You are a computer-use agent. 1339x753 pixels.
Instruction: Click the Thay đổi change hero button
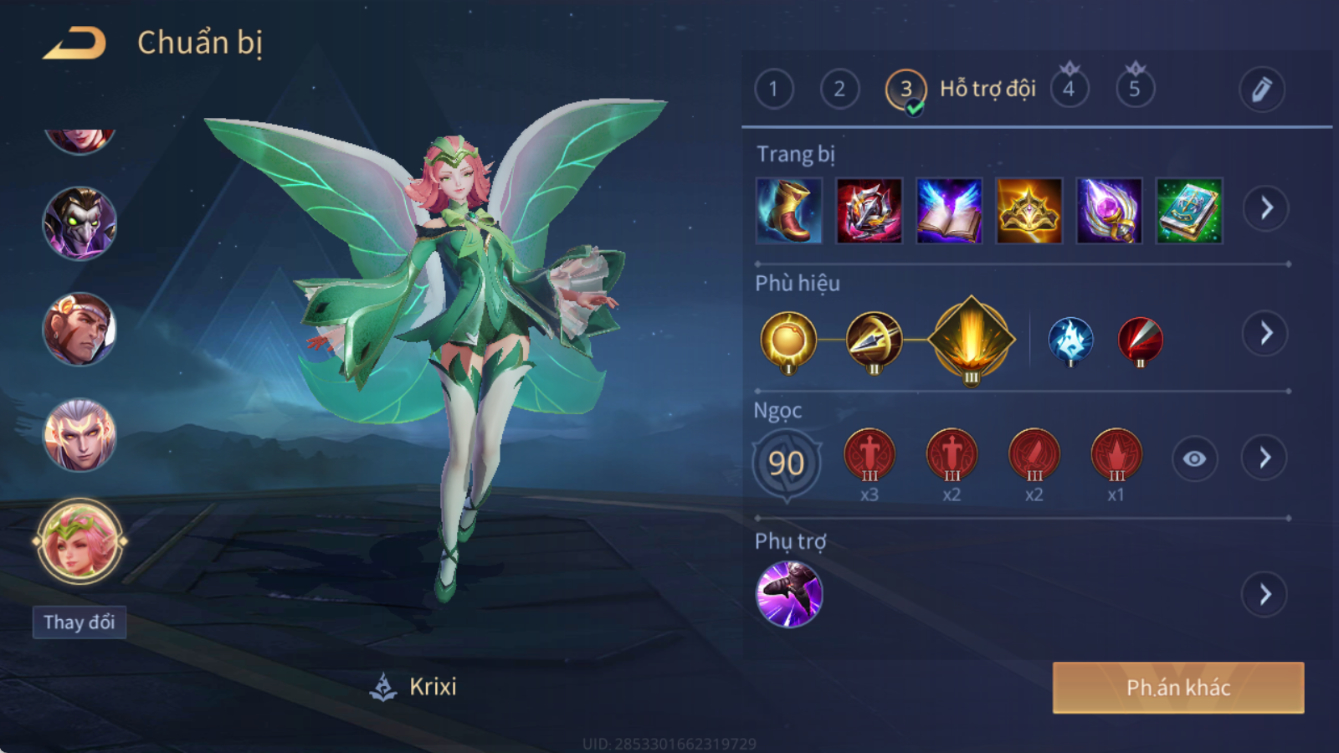pos(79,622)
